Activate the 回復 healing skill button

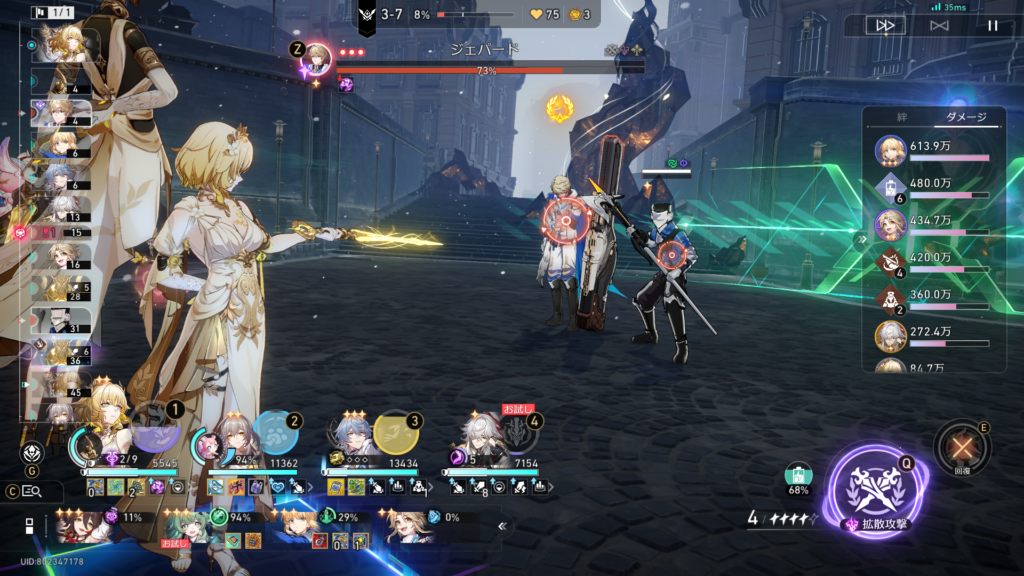[962, 448]
